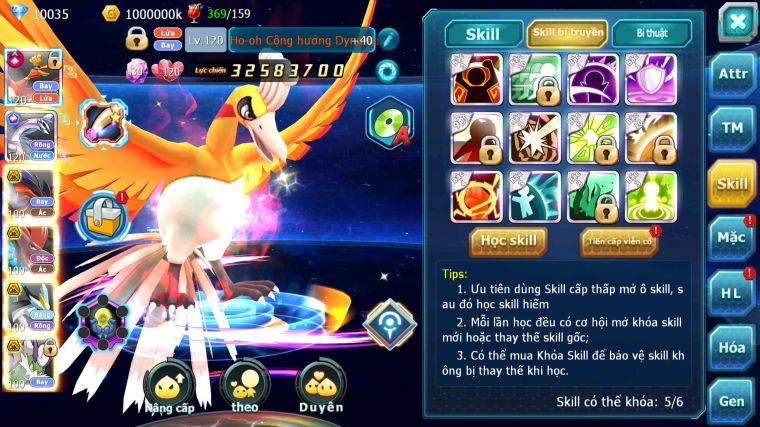The height and width of the screenshot is (427, 760).
Task: Switch to the TM side tab
Action: pos(732,127)
